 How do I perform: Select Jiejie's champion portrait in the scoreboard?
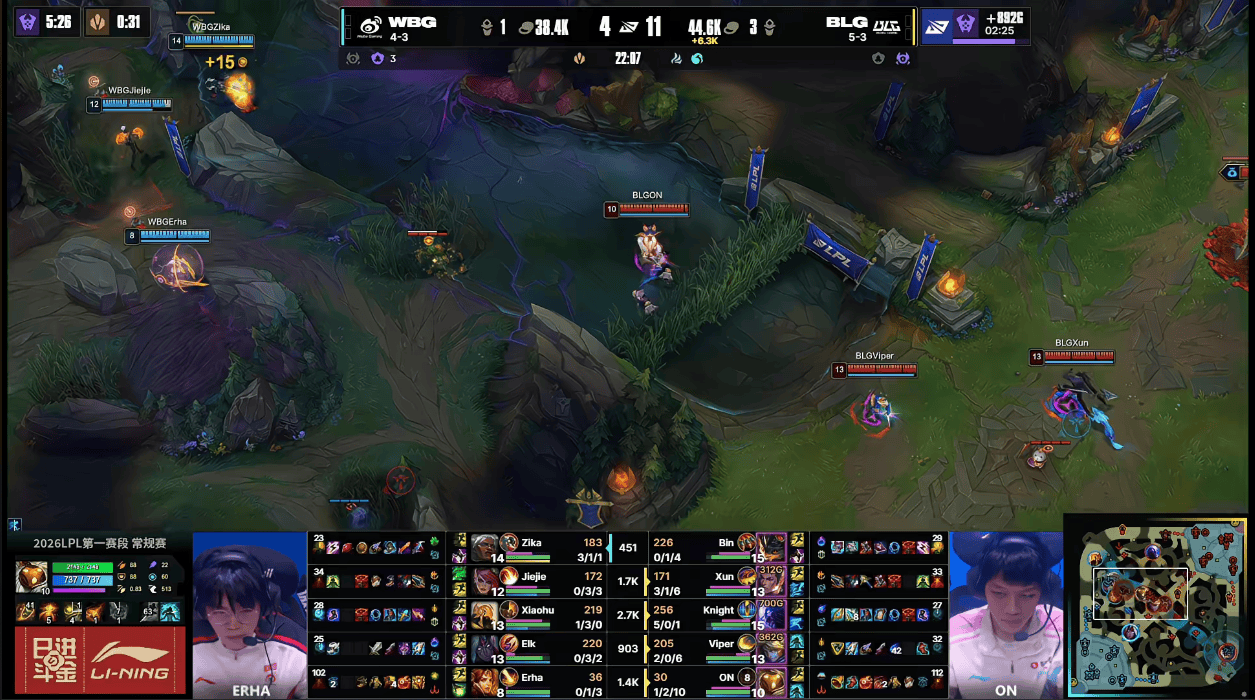tap(485, 581)
